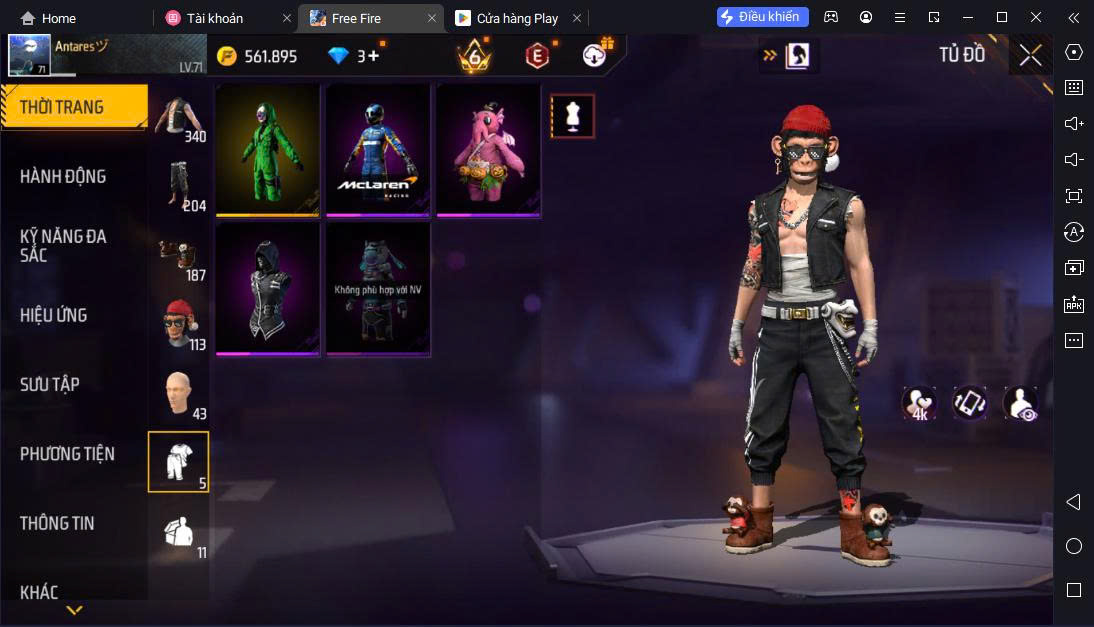Viewport: 1094px width, 627px height.
Task: Open the PHƯƠNG TIỆN tab
Action: pyautogui.click(x=67, y=454)
